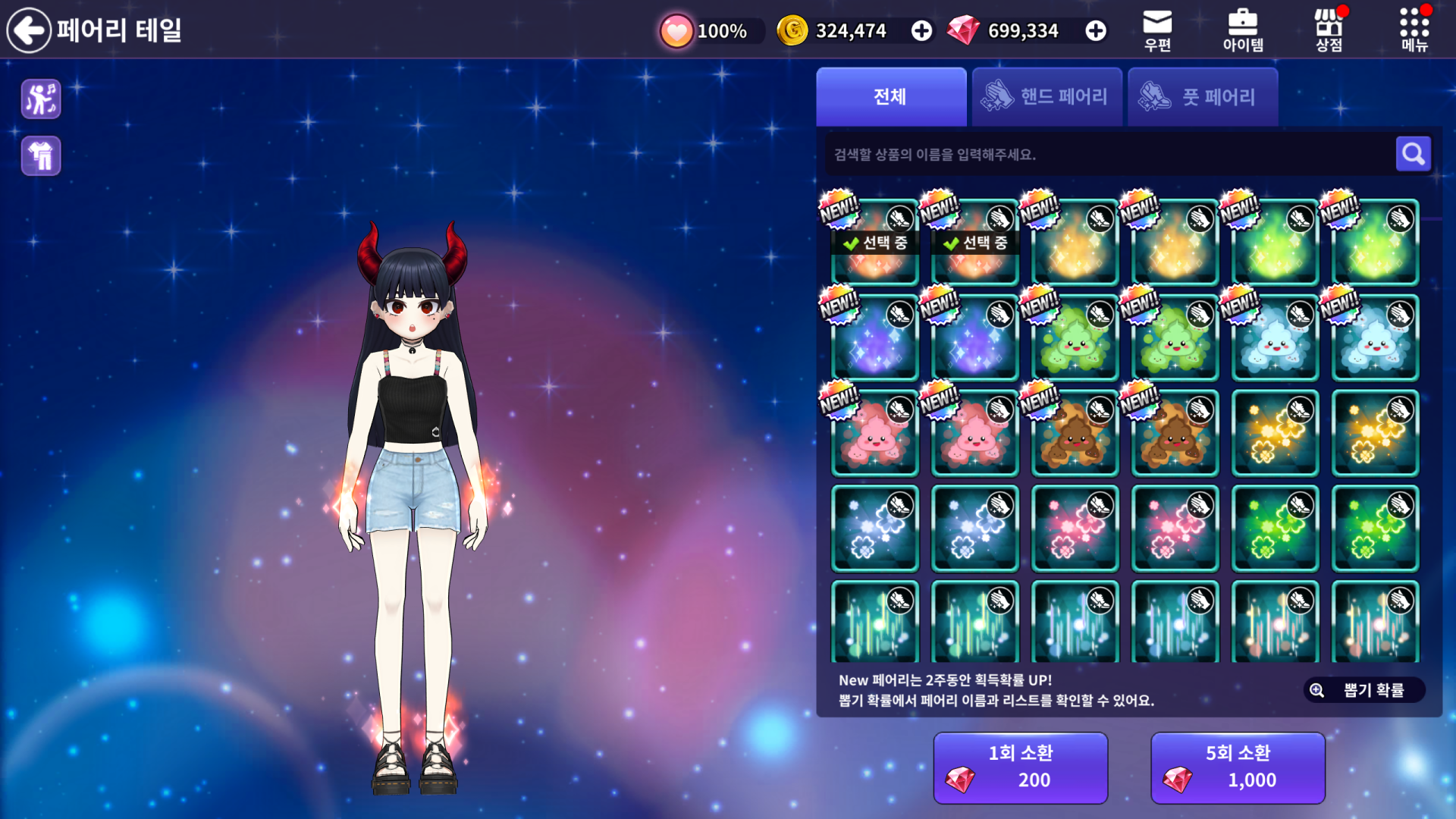Viewport: 1456px width, 819px height.
Task: Switch to the 핸드 페어리 tab
Action: click(1046, 97)
